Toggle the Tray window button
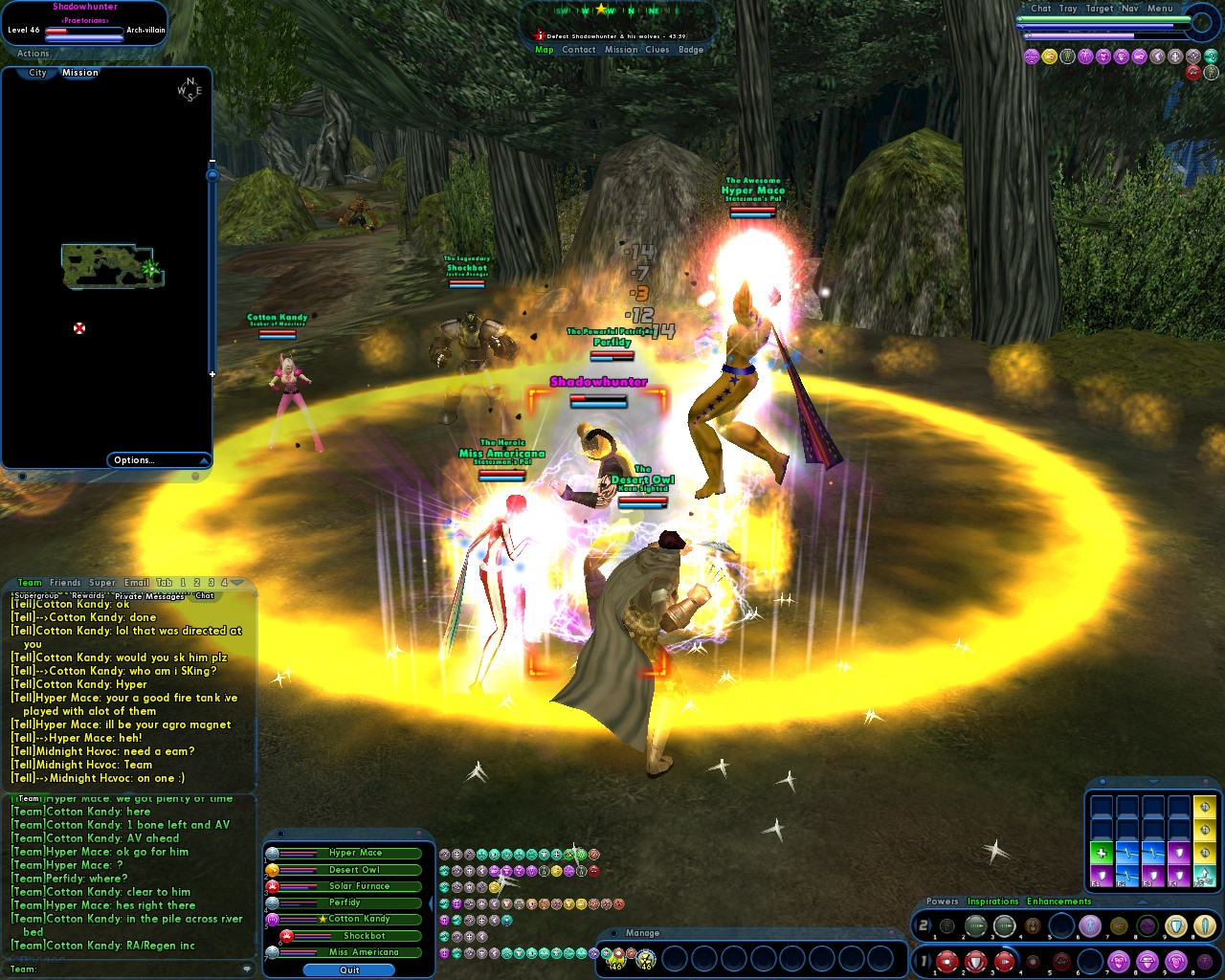The width and height of the screenshot is (1225, 980). (1068, 9)
